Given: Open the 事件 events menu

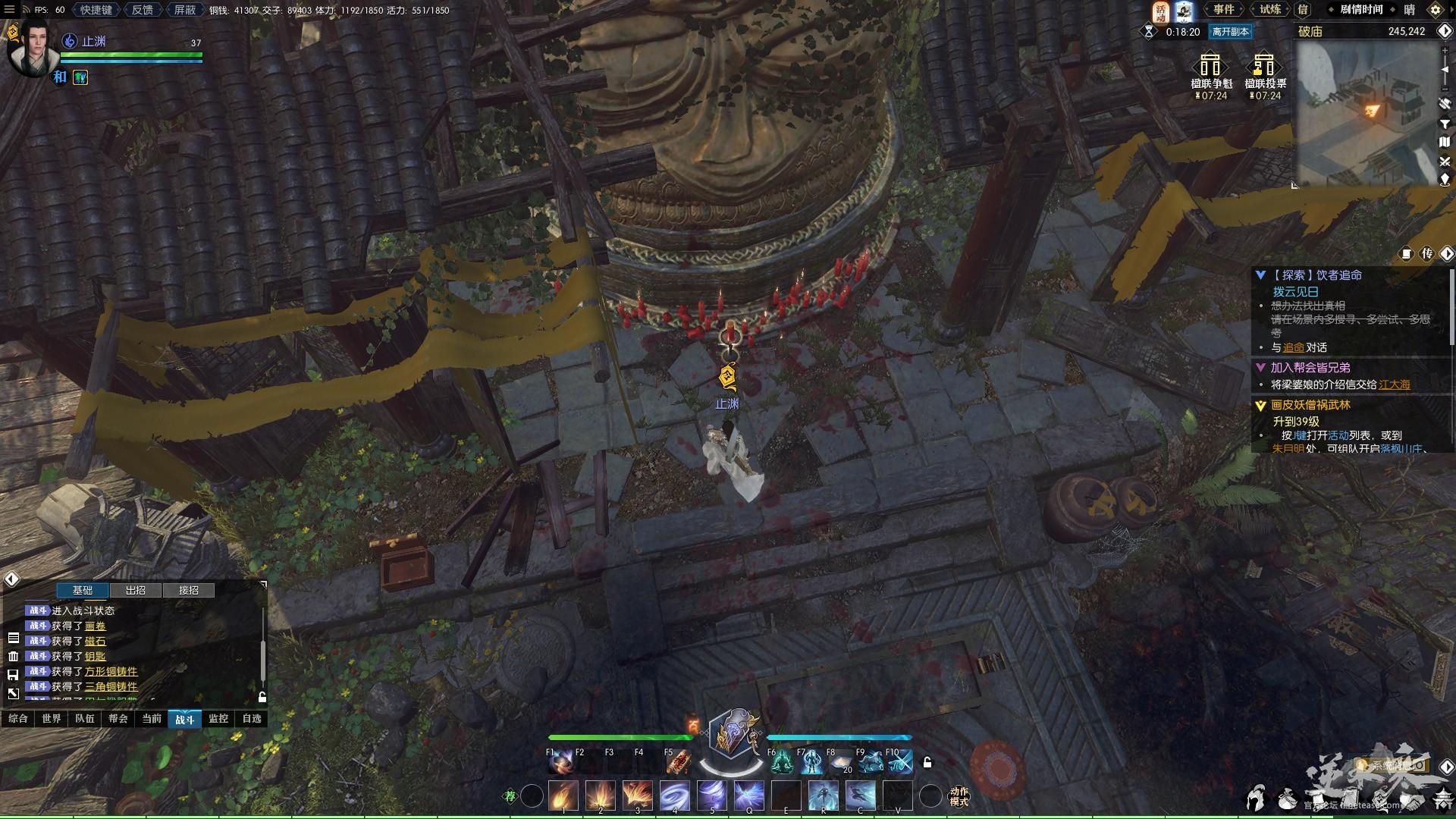Looking at the screenshot, I should (1223, 10).
